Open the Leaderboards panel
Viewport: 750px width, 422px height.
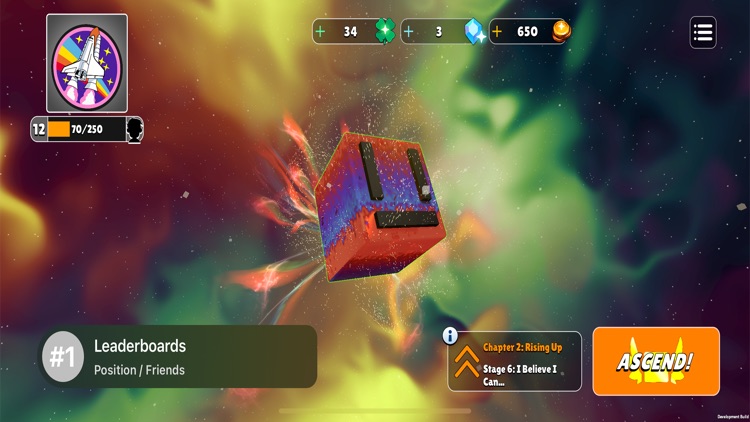(x=179, y=356)
